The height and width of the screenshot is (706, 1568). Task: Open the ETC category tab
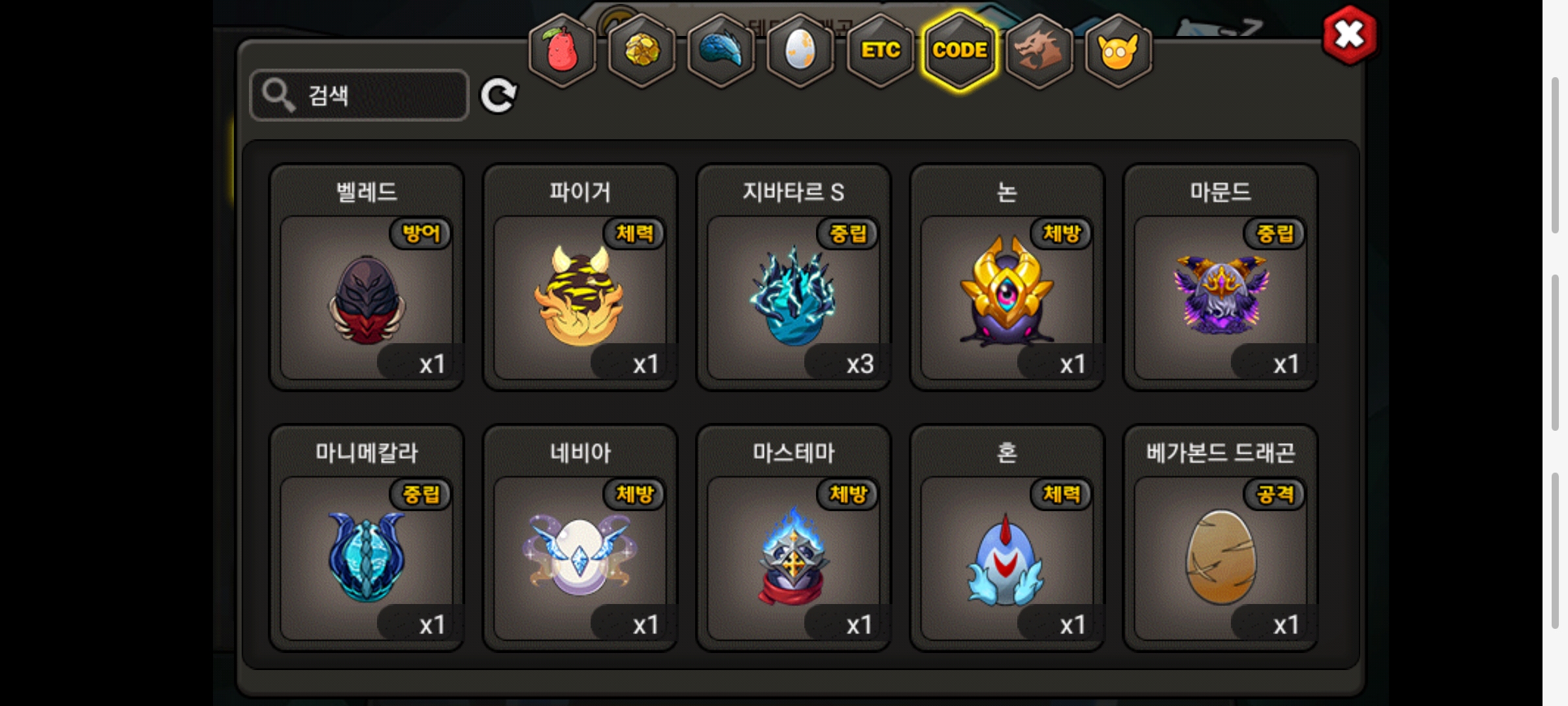coord(880,50)
